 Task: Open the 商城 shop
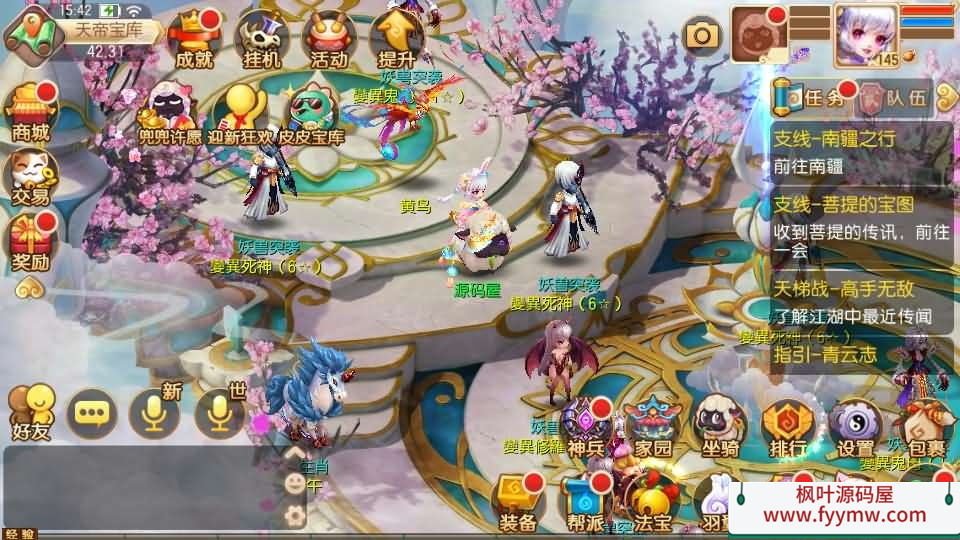coord(30,112)
